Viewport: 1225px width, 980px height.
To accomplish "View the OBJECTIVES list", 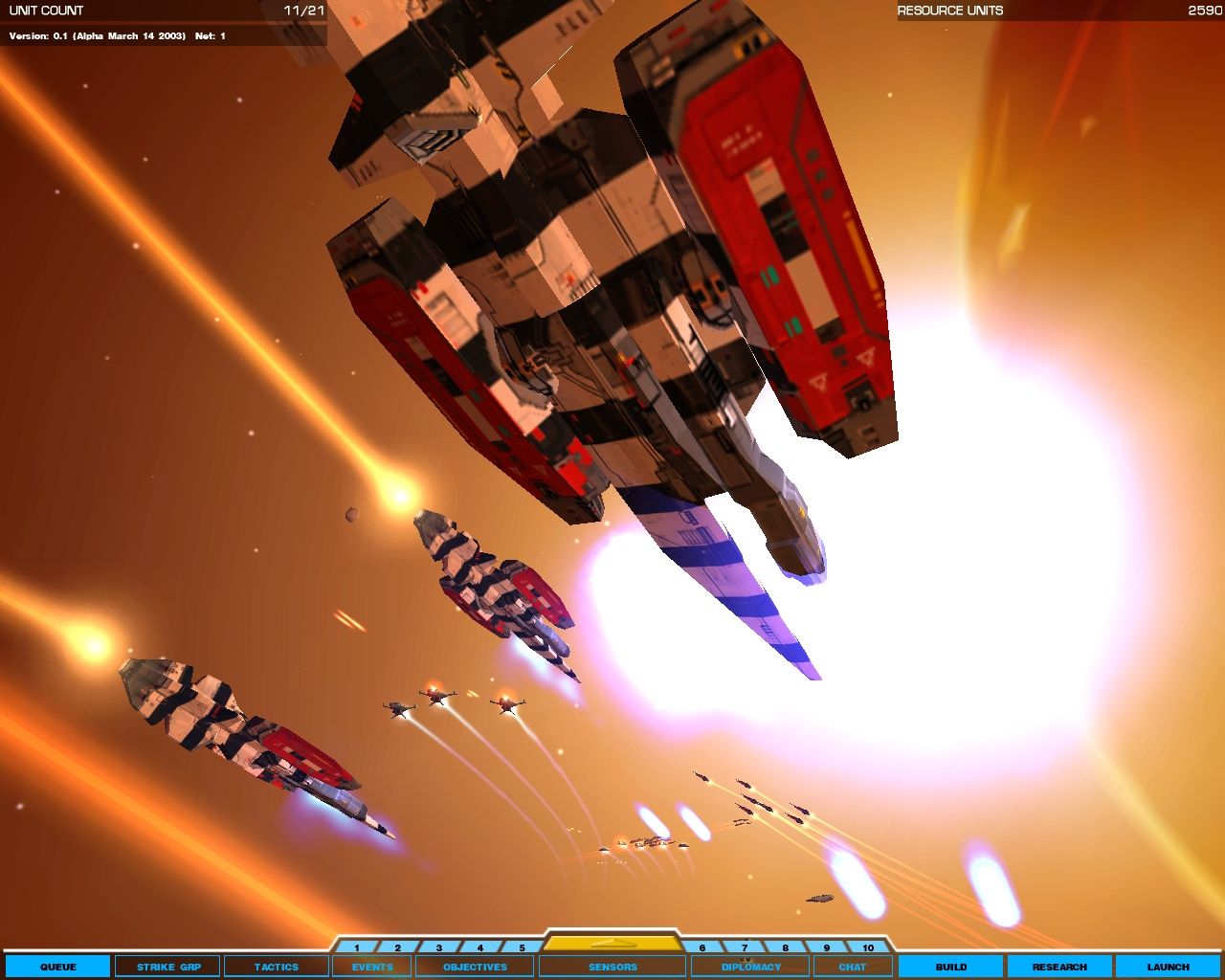I will (x=473, y=967).
